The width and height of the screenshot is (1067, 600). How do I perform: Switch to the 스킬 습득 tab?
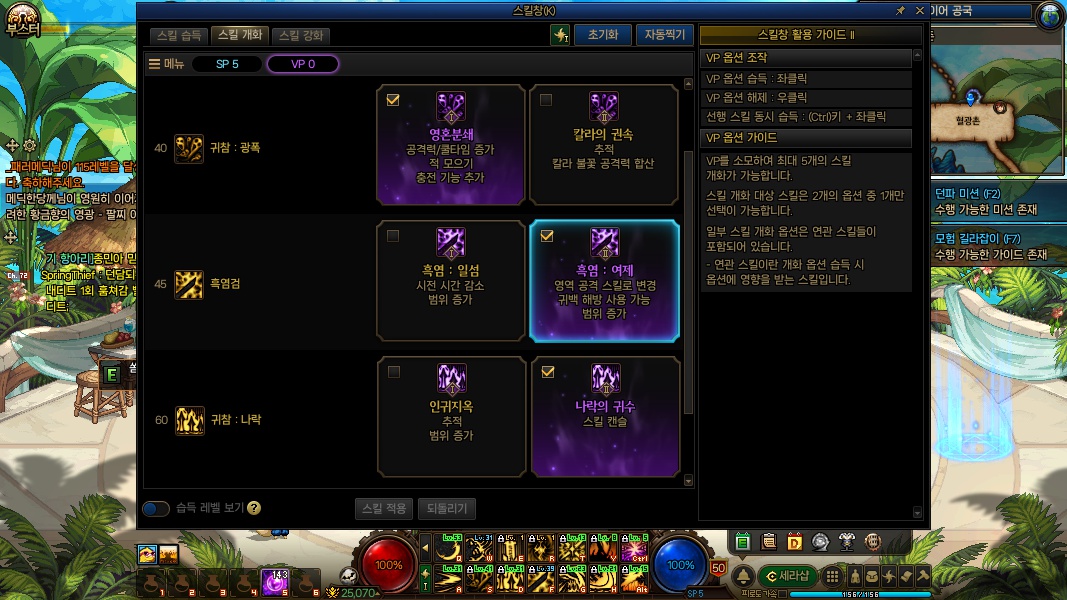[179, 35]
